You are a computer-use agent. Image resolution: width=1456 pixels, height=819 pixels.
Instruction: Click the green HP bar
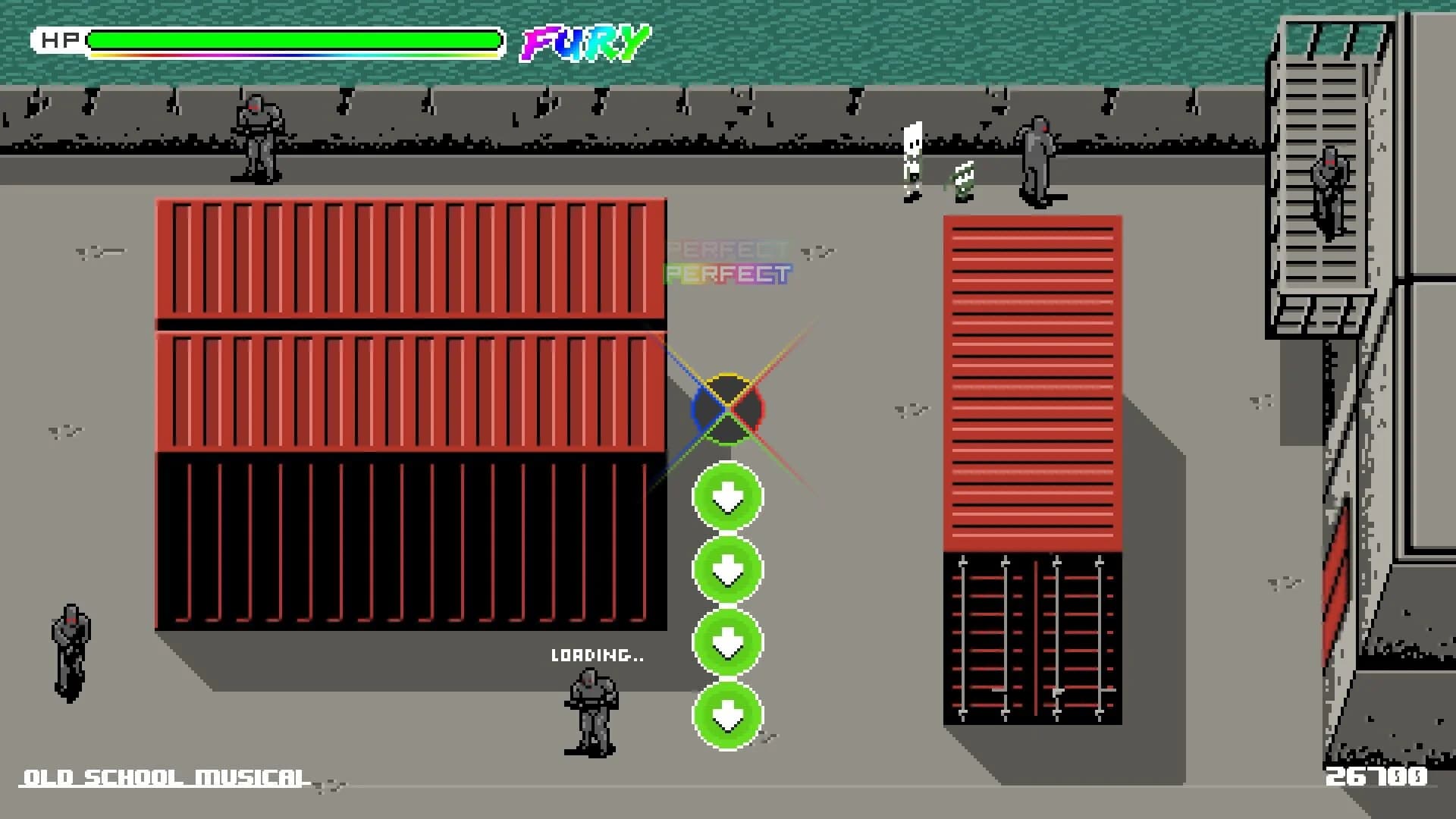(x=296, y=38)
